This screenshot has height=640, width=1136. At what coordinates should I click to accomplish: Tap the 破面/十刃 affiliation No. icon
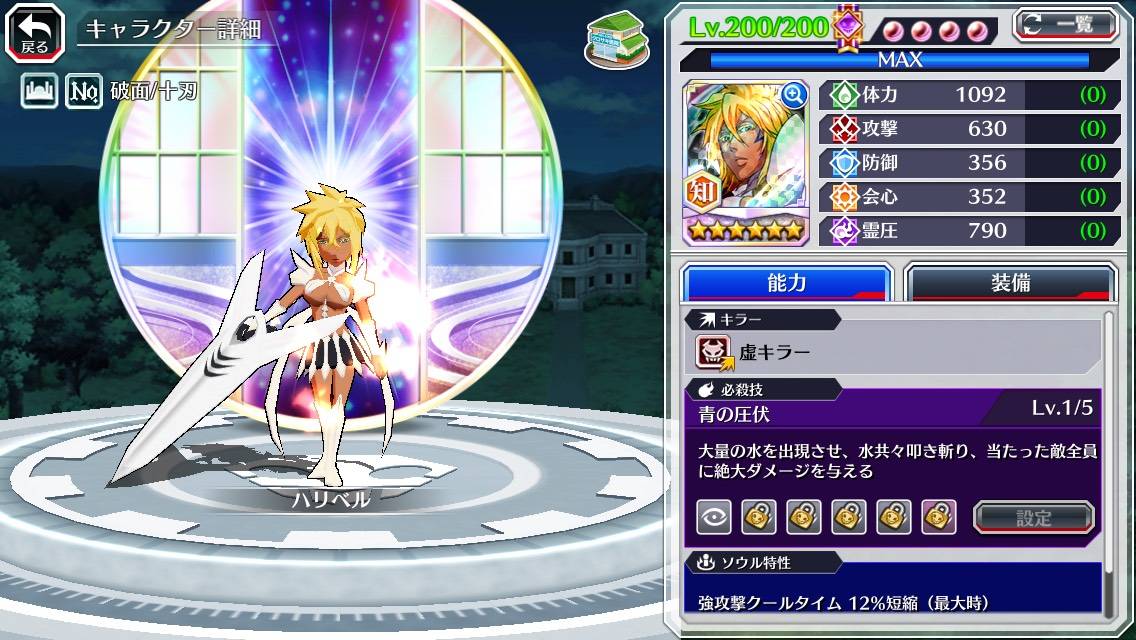pos(84,92)
